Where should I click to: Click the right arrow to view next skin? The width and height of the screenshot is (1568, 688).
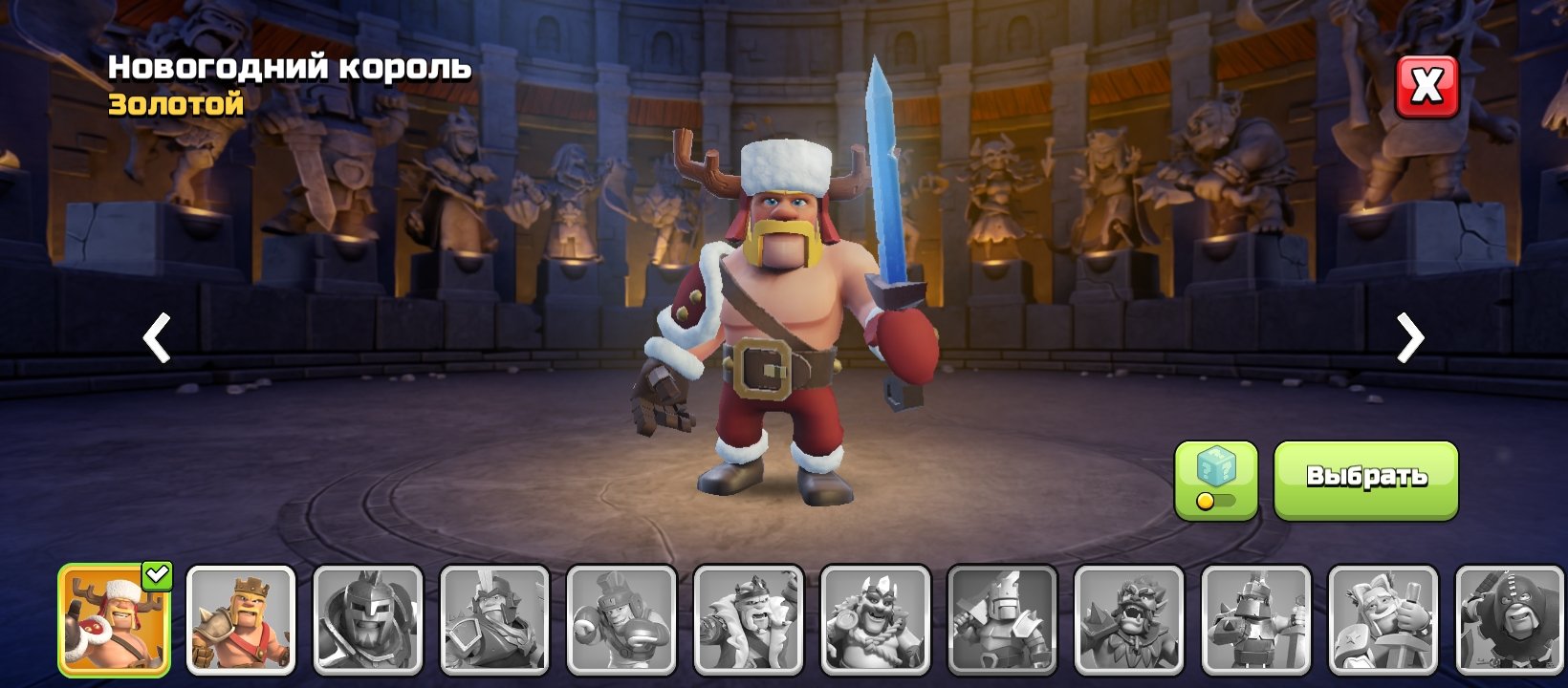click(x=1412, y=338)
